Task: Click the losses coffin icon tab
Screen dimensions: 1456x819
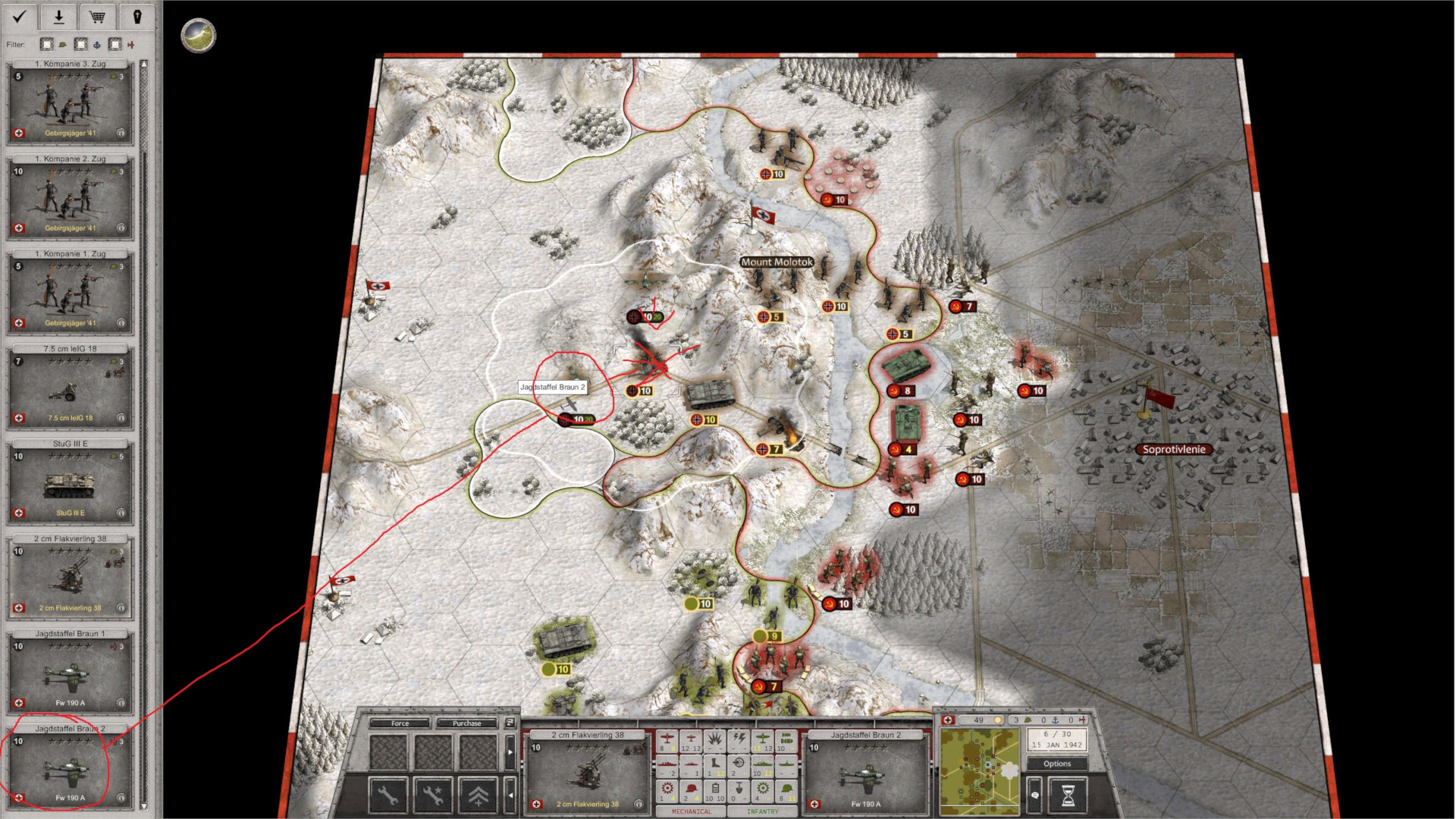Action: click(136, 16)
